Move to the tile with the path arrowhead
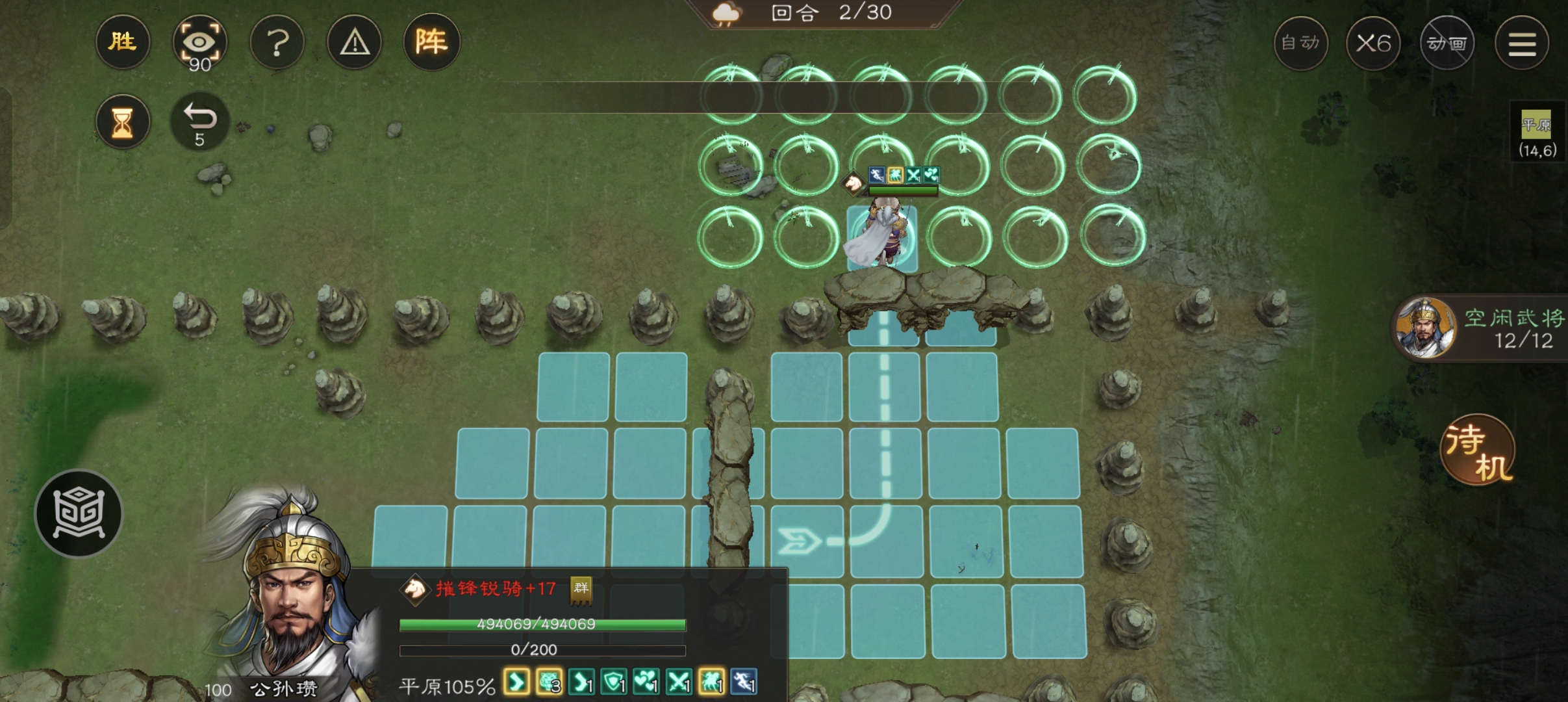The height and width of the screenshot is (702, 1568). 803,541
